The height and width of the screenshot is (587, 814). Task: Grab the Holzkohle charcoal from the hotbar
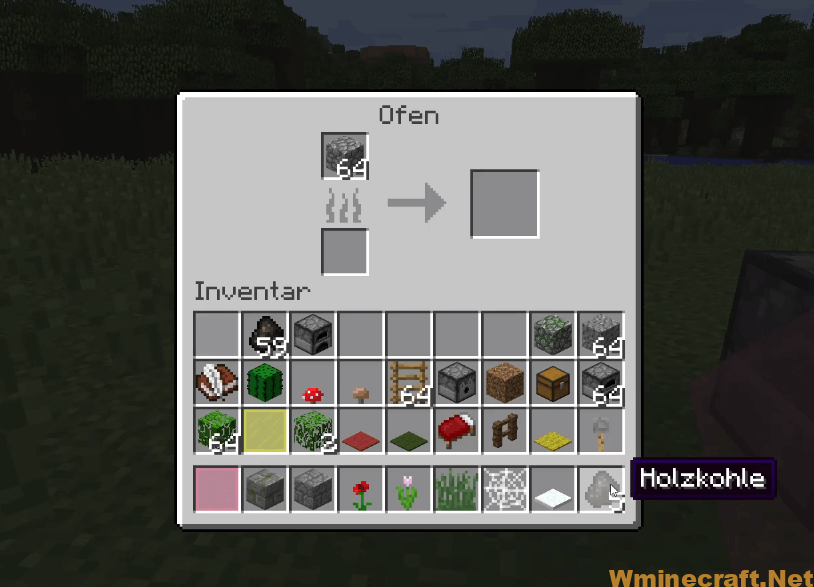[x=600, y=489]
